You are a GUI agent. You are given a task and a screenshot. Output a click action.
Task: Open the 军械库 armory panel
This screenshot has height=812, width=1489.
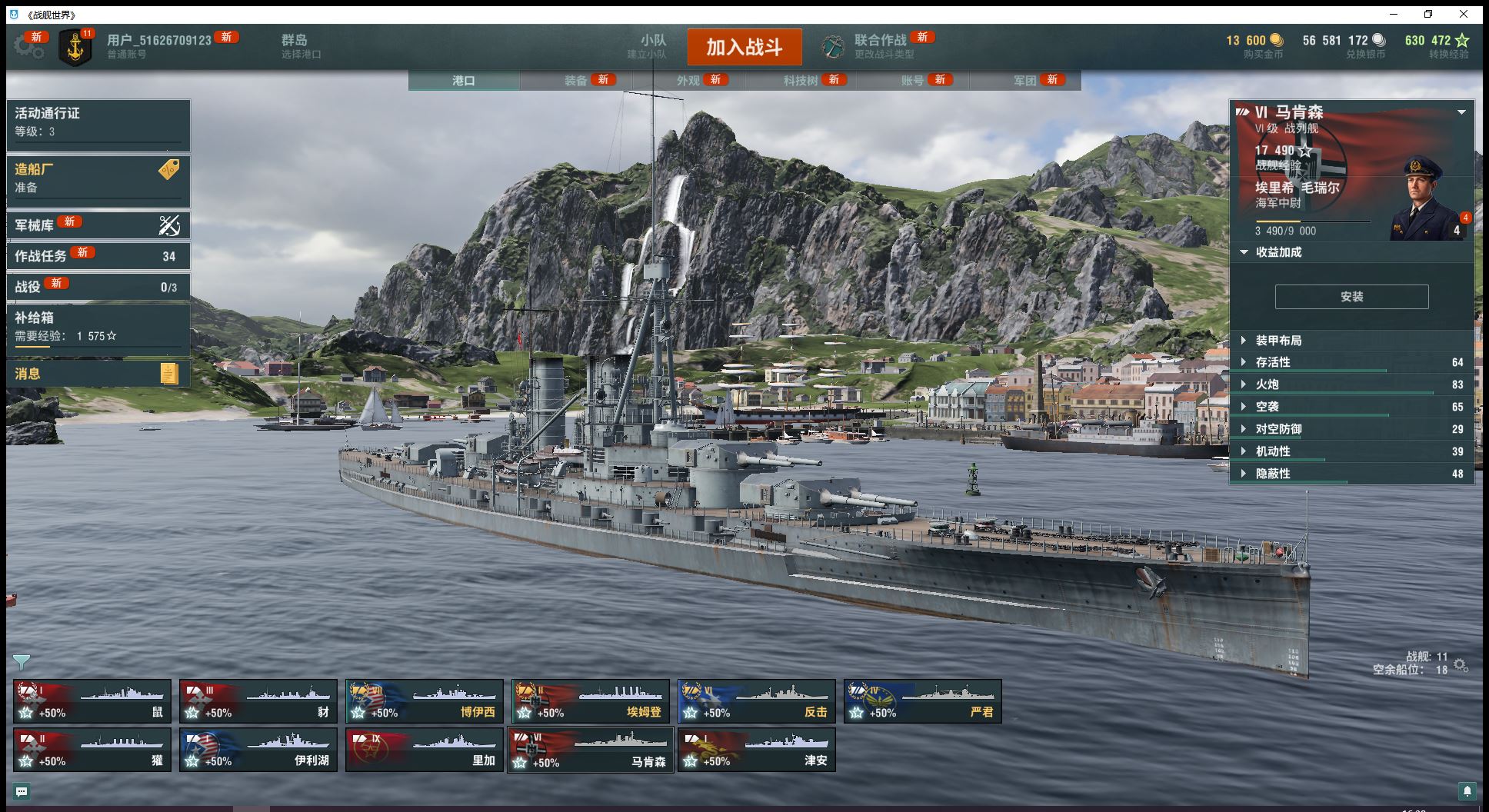[98, 225]
